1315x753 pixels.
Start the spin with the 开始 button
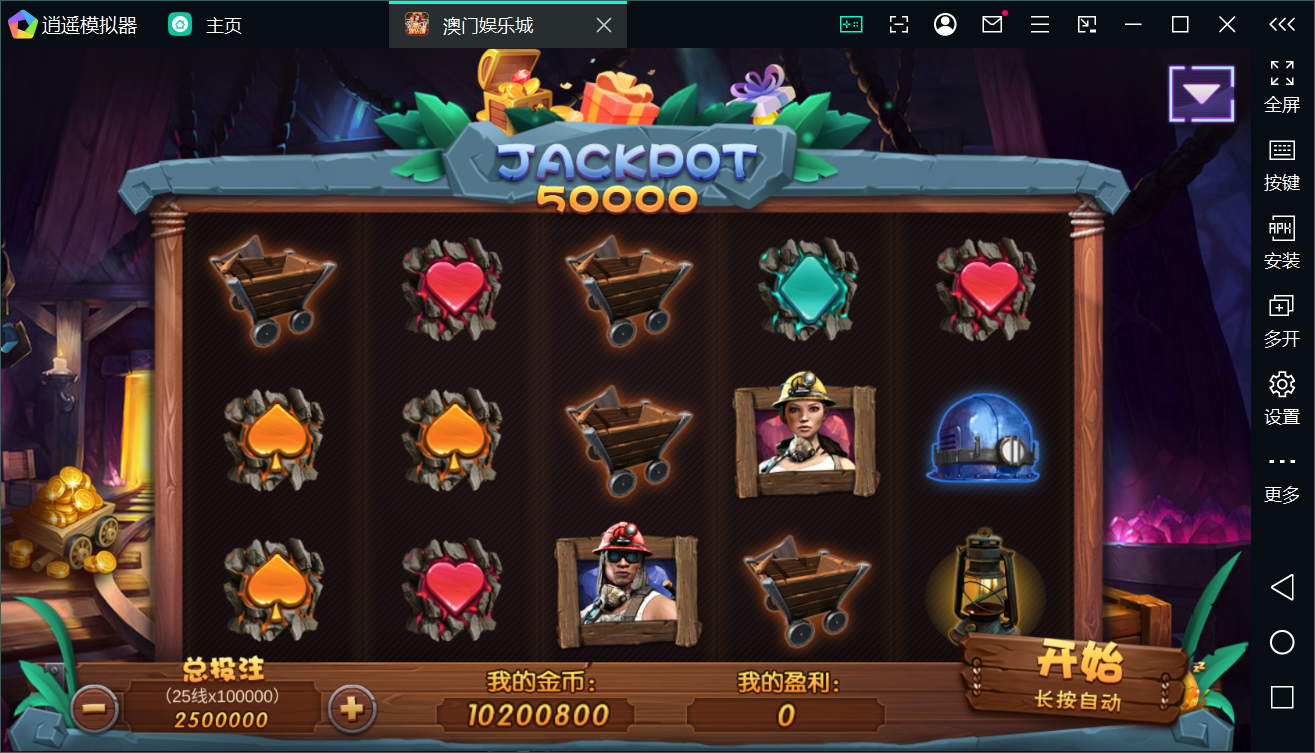click(1078, 675)
